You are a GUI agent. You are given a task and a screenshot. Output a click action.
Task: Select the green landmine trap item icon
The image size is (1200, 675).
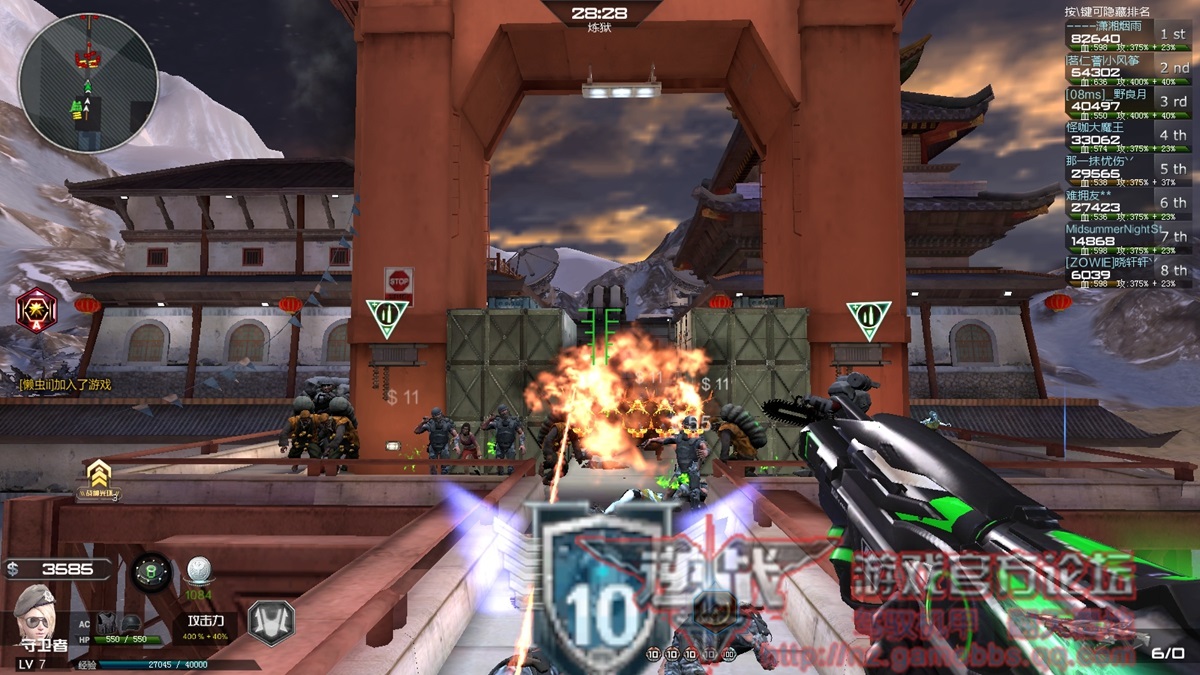[152, 571]
